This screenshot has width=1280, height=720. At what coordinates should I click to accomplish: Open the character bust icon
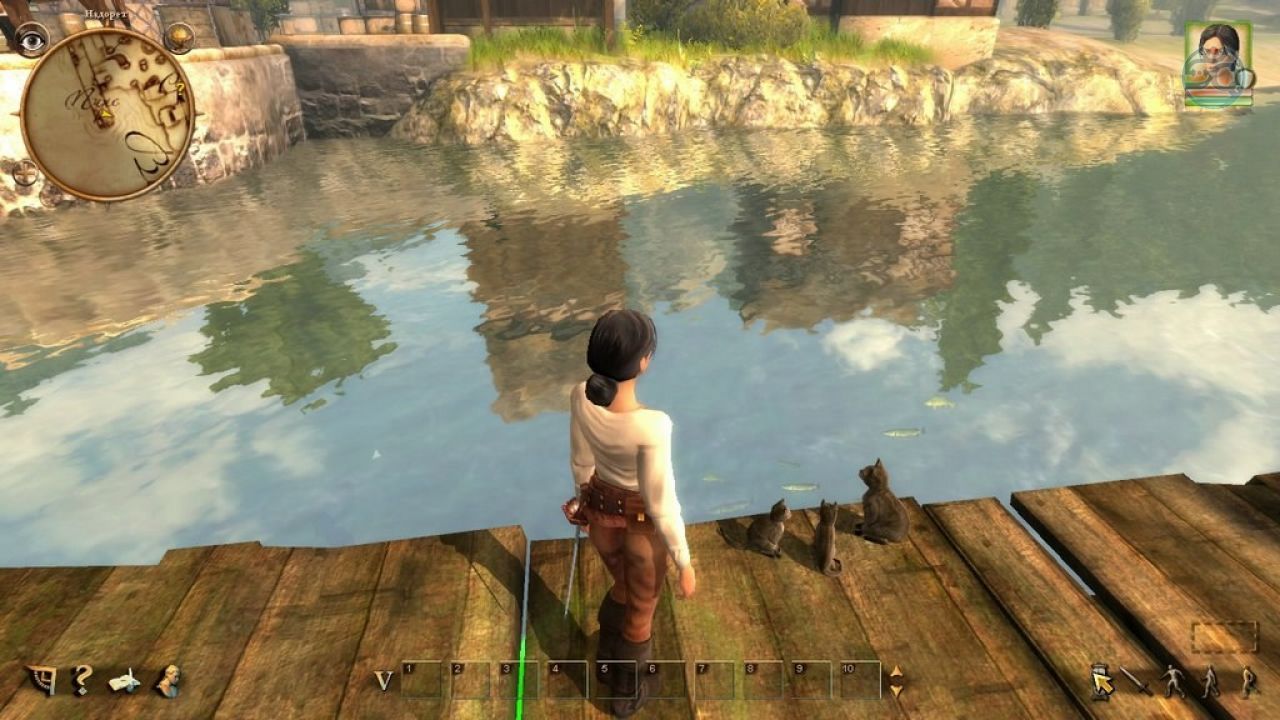(167, 680)
